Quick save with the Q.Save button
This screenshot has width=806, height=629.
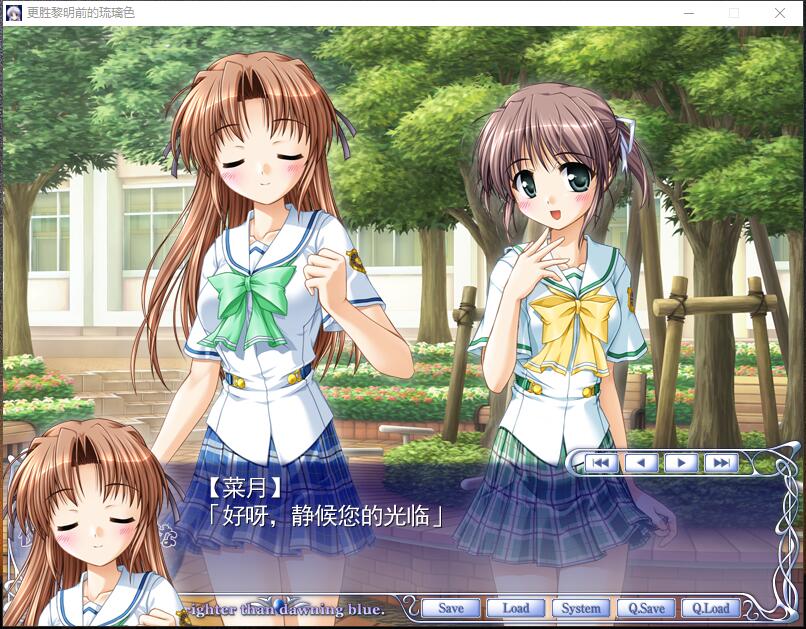[x=646, y=608]
